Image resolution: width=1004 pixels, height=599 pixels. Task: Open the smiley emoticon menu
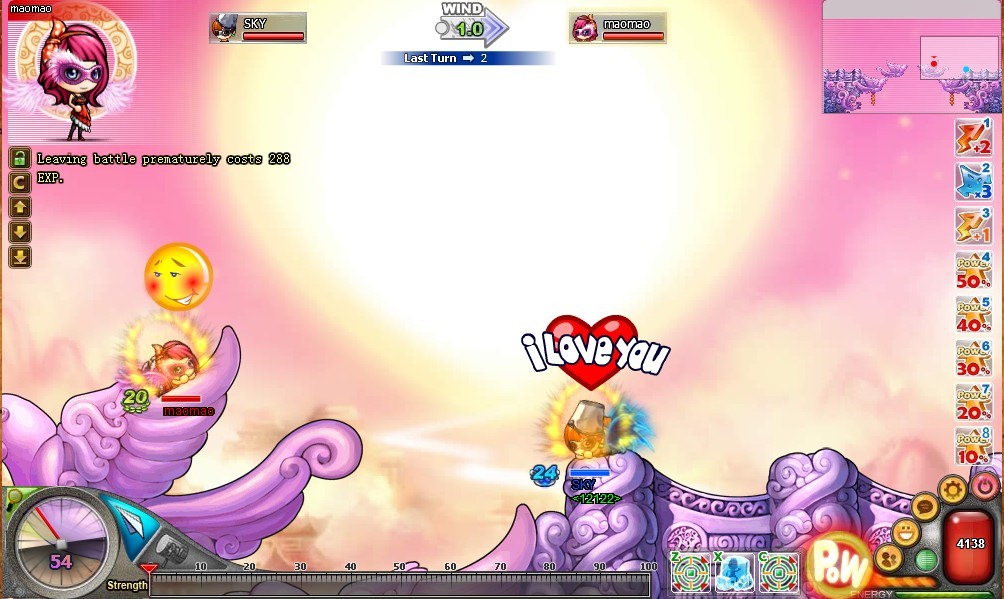point(906,532)
